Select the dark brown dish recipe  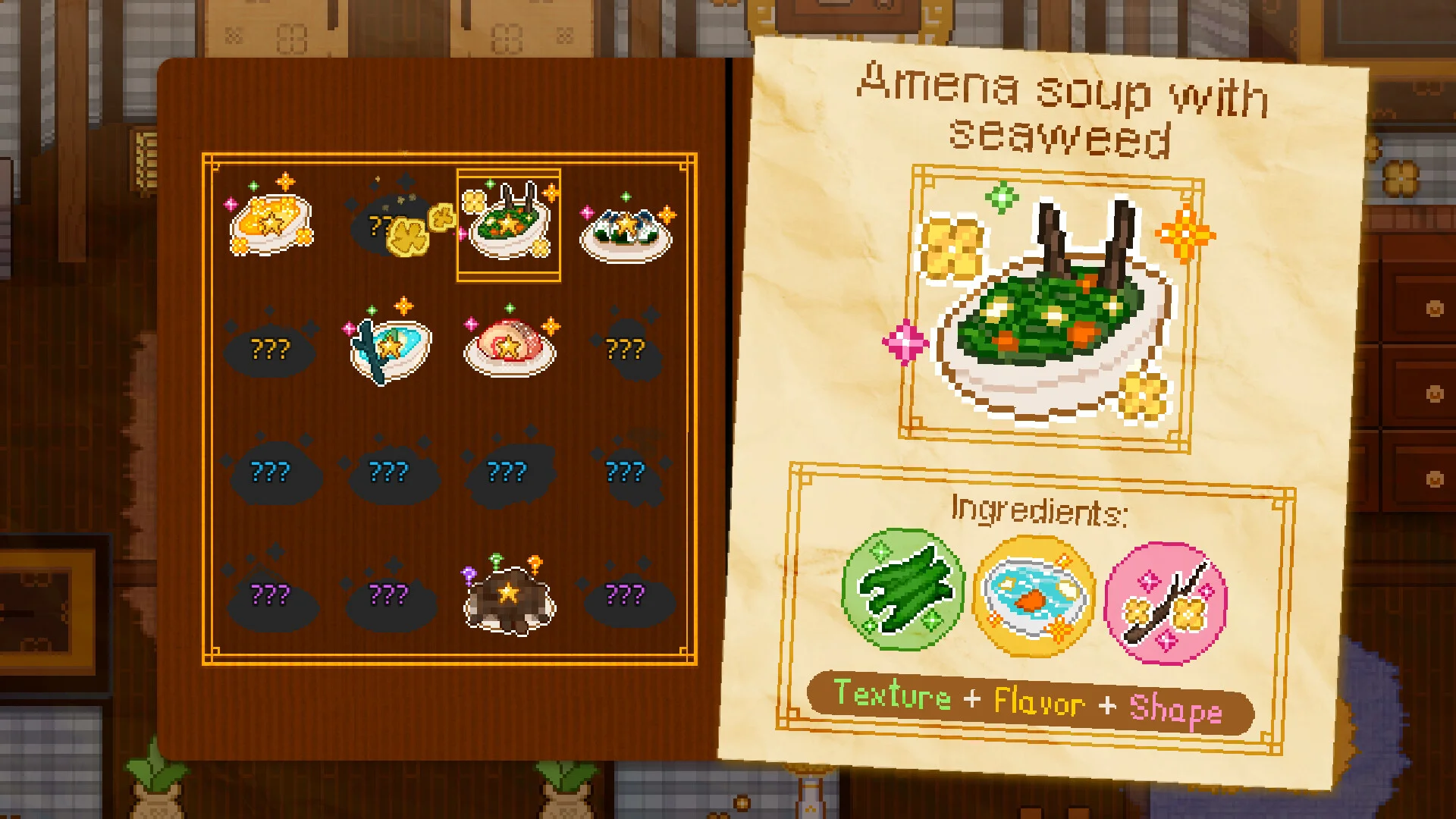[508, 598]
